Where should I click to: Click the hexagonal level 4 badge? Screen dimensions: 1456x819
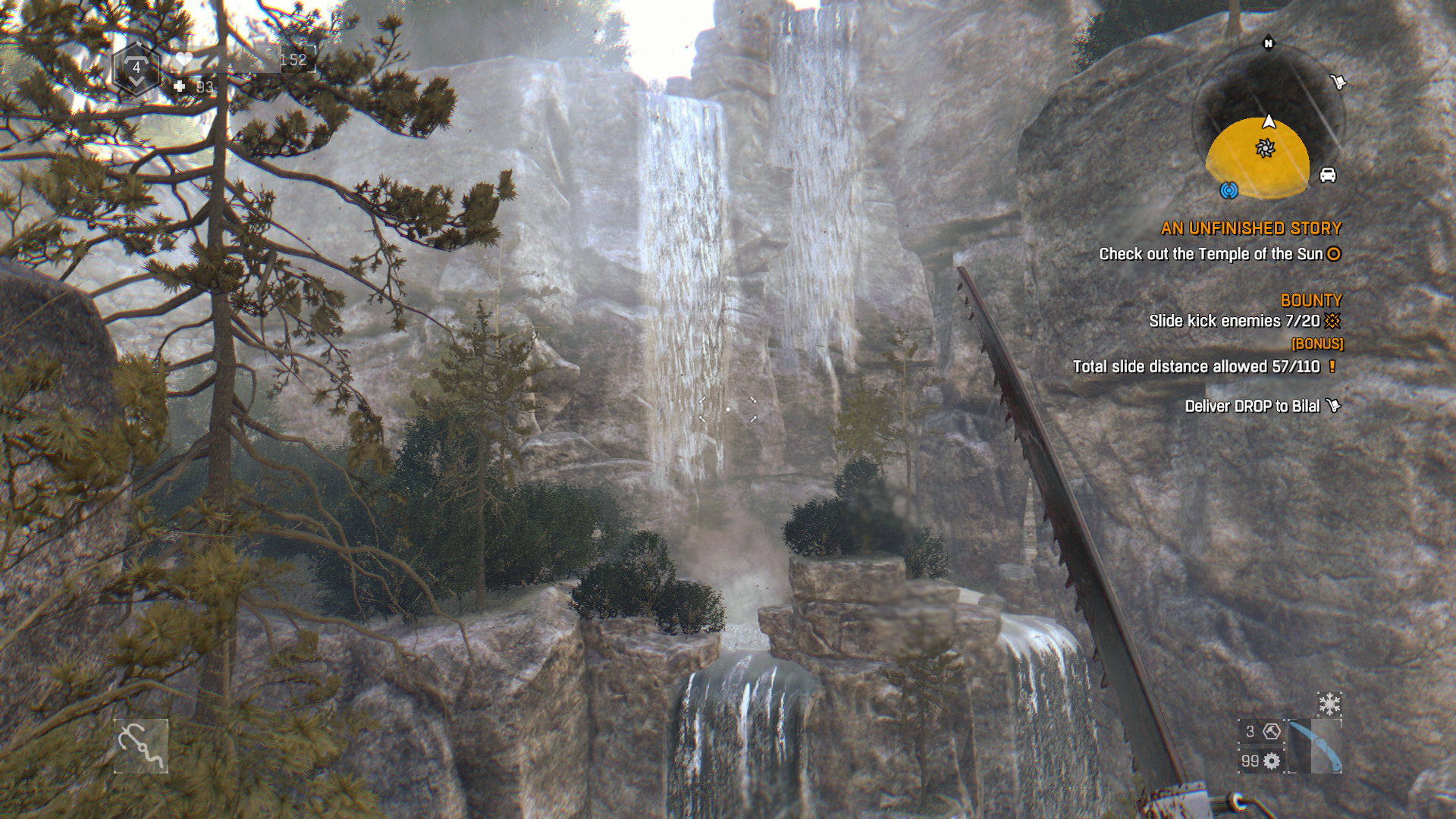tap(136, 69)
